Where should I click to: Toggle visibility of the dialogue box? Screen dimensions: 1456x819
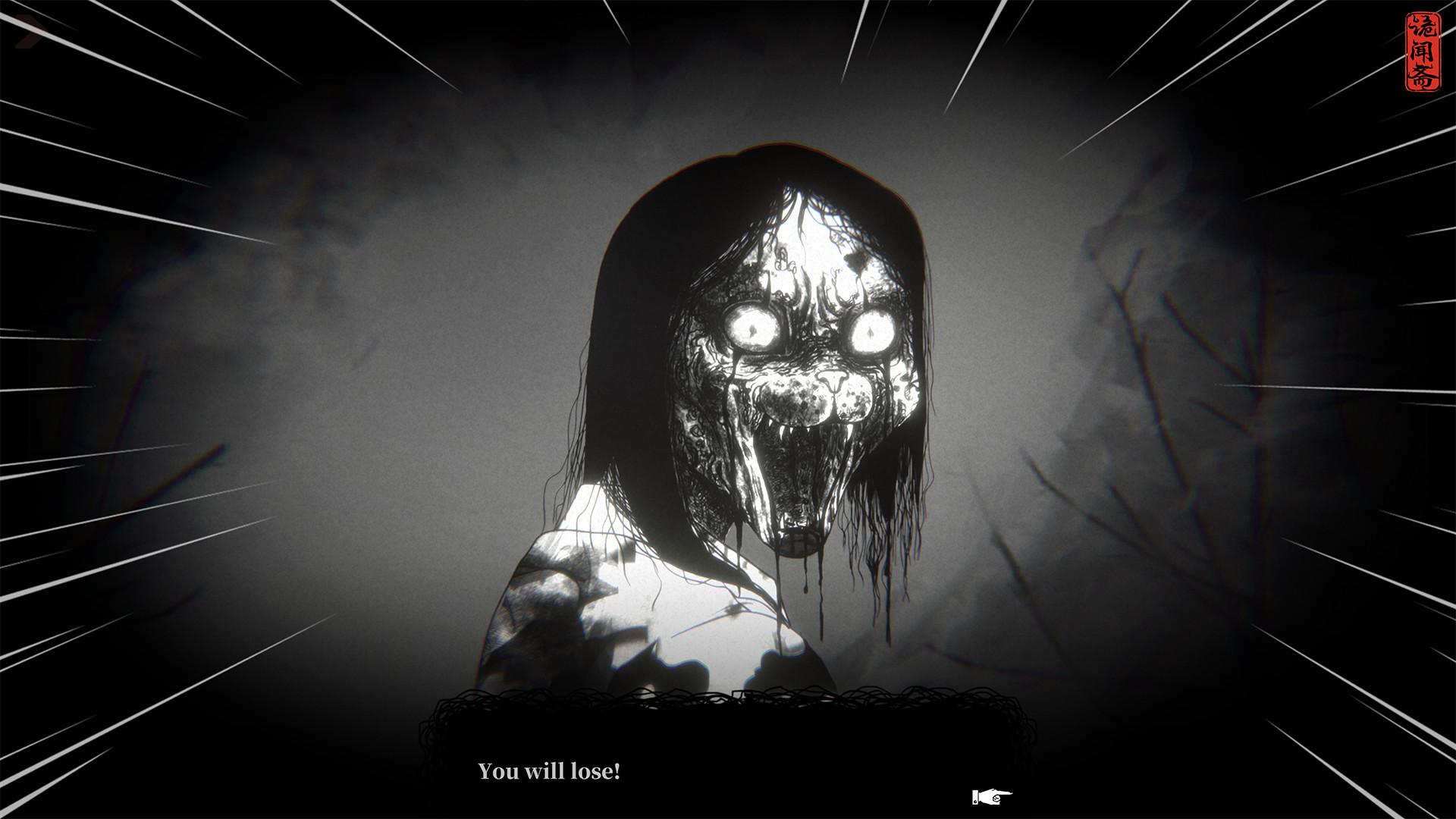pyautogui.click(x=728, y=751)
